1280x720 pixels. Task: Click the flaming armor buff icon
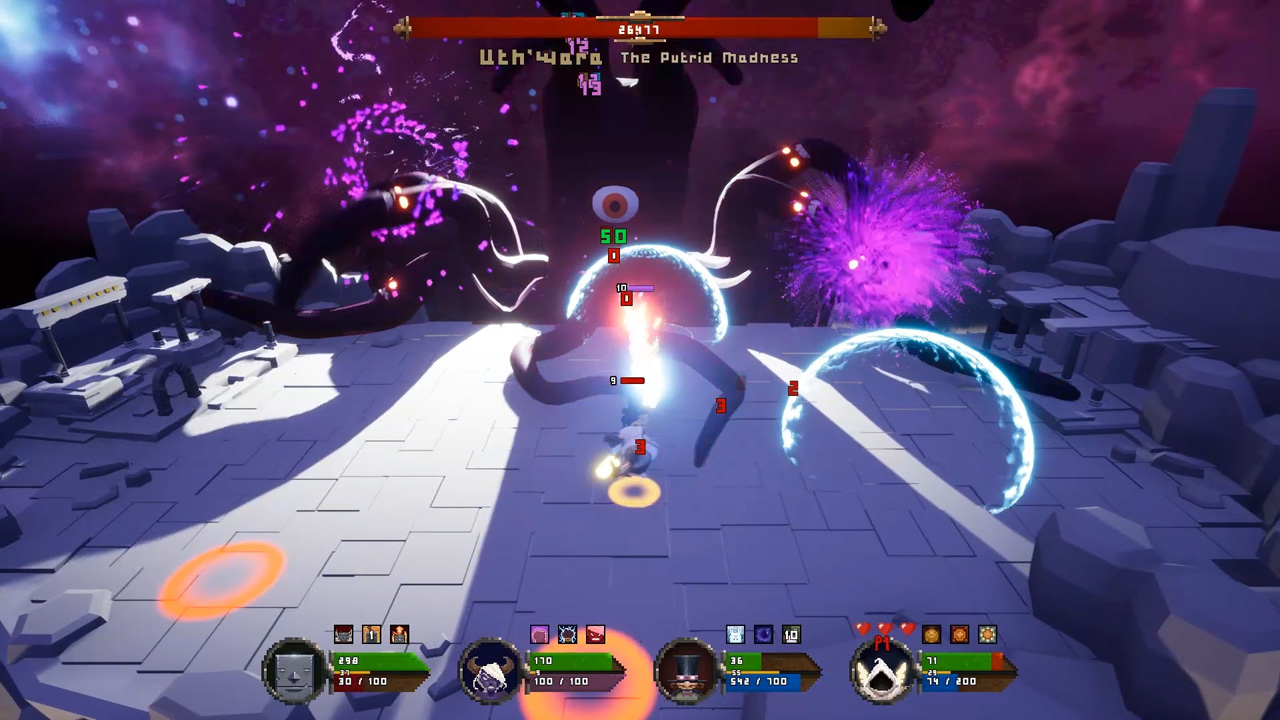click(x=398, y=634)
